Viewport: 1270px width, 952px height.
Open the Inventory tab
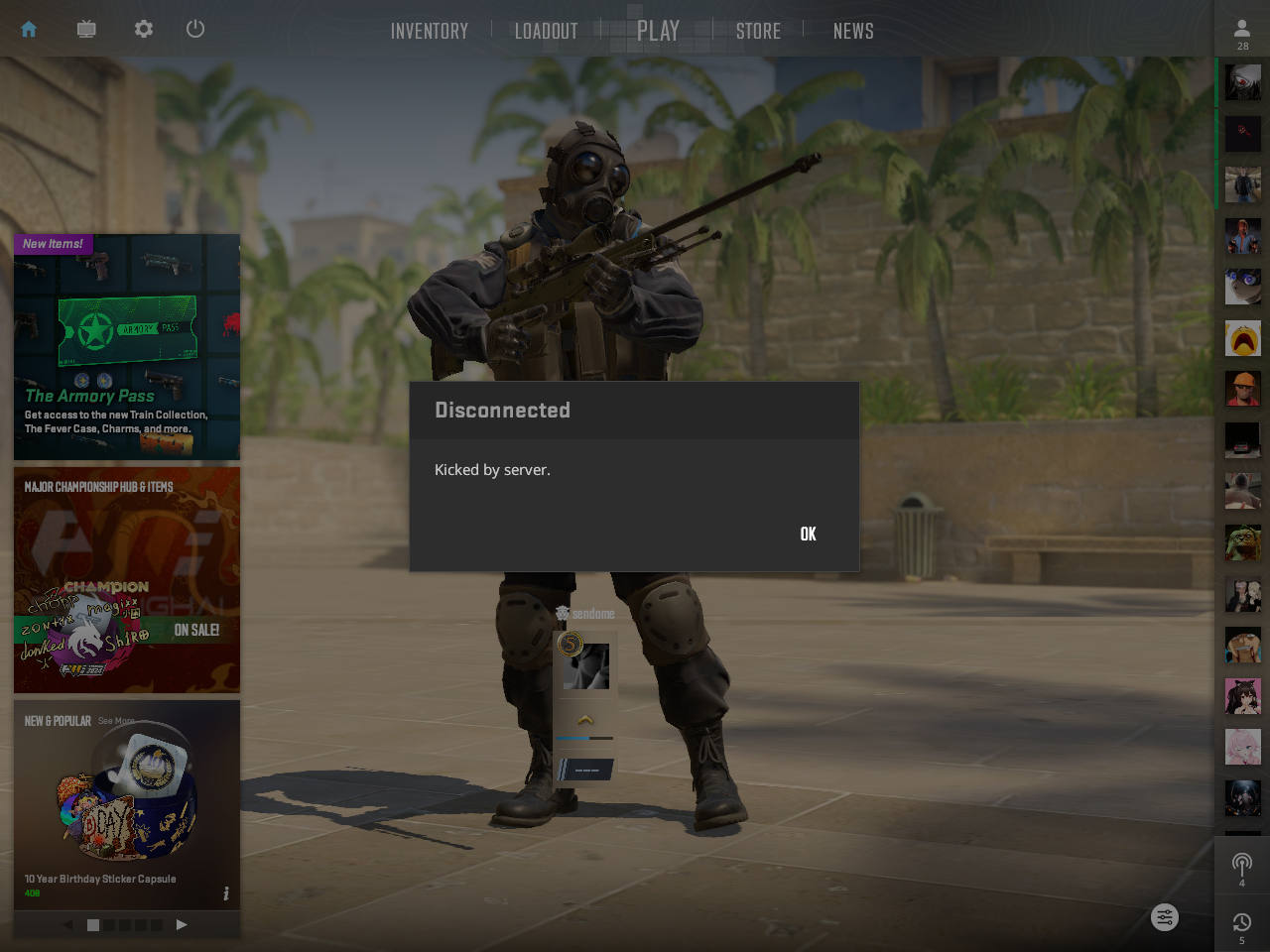(429, 31)
